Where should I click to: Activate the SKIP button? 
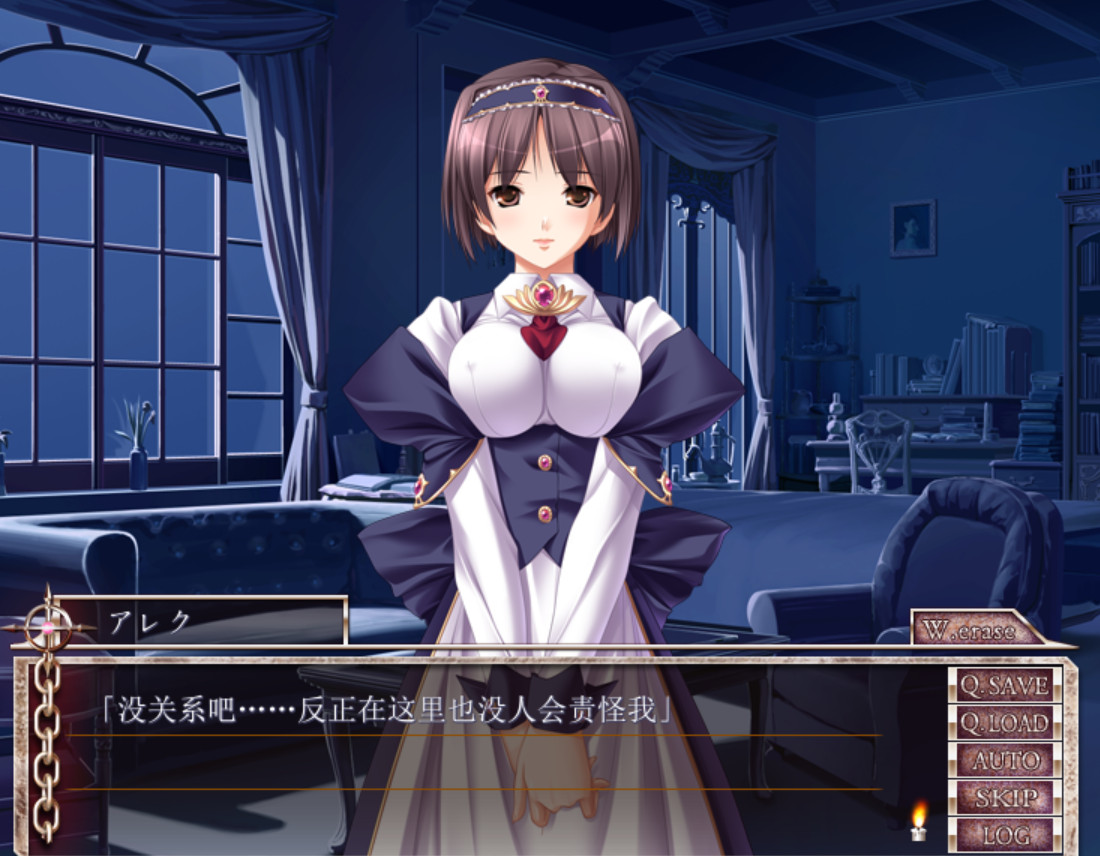point(1004,797)
